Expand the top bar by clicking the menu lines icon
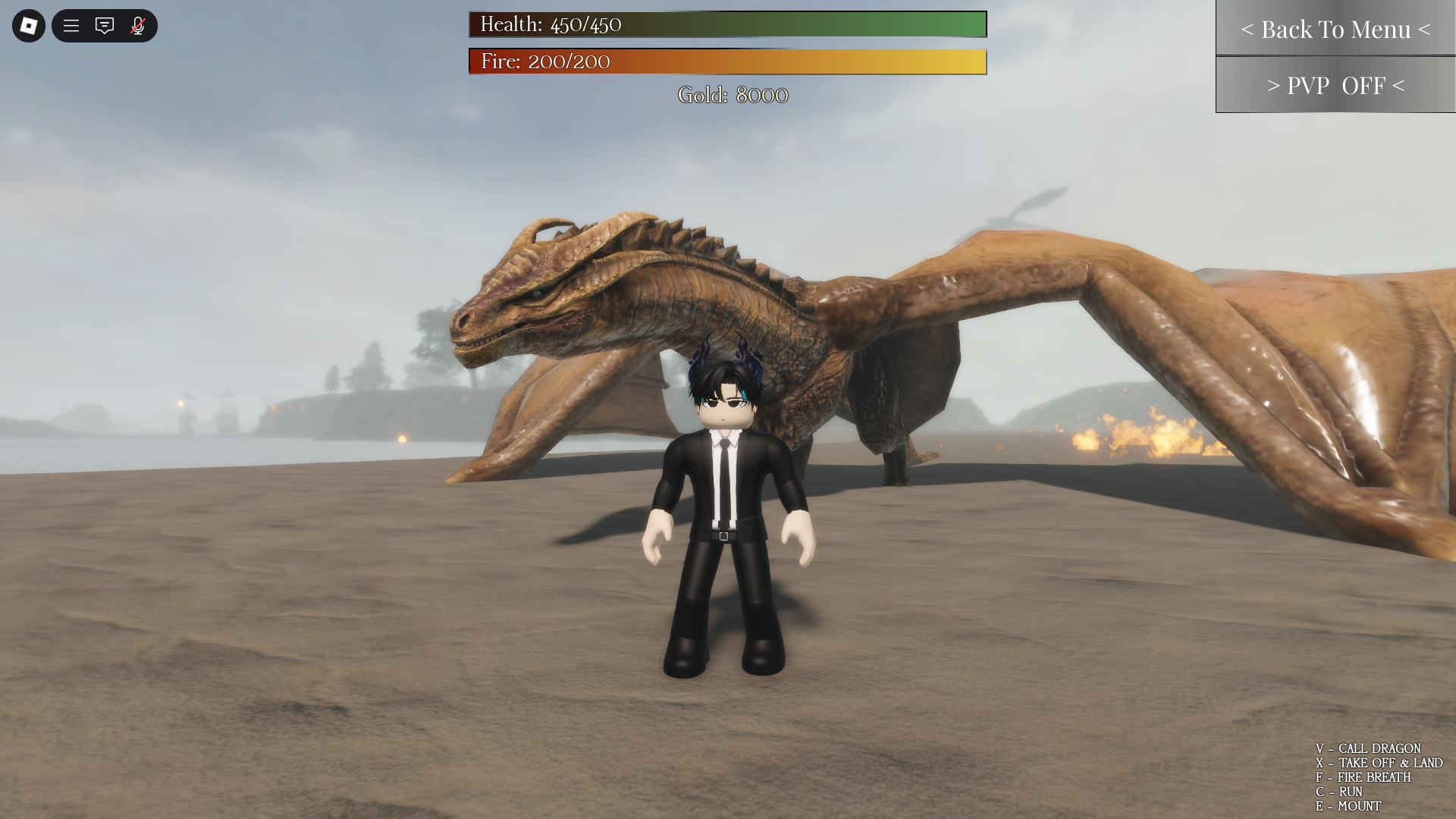Viewport: 1456px width, 819px height. pos(71,26)
